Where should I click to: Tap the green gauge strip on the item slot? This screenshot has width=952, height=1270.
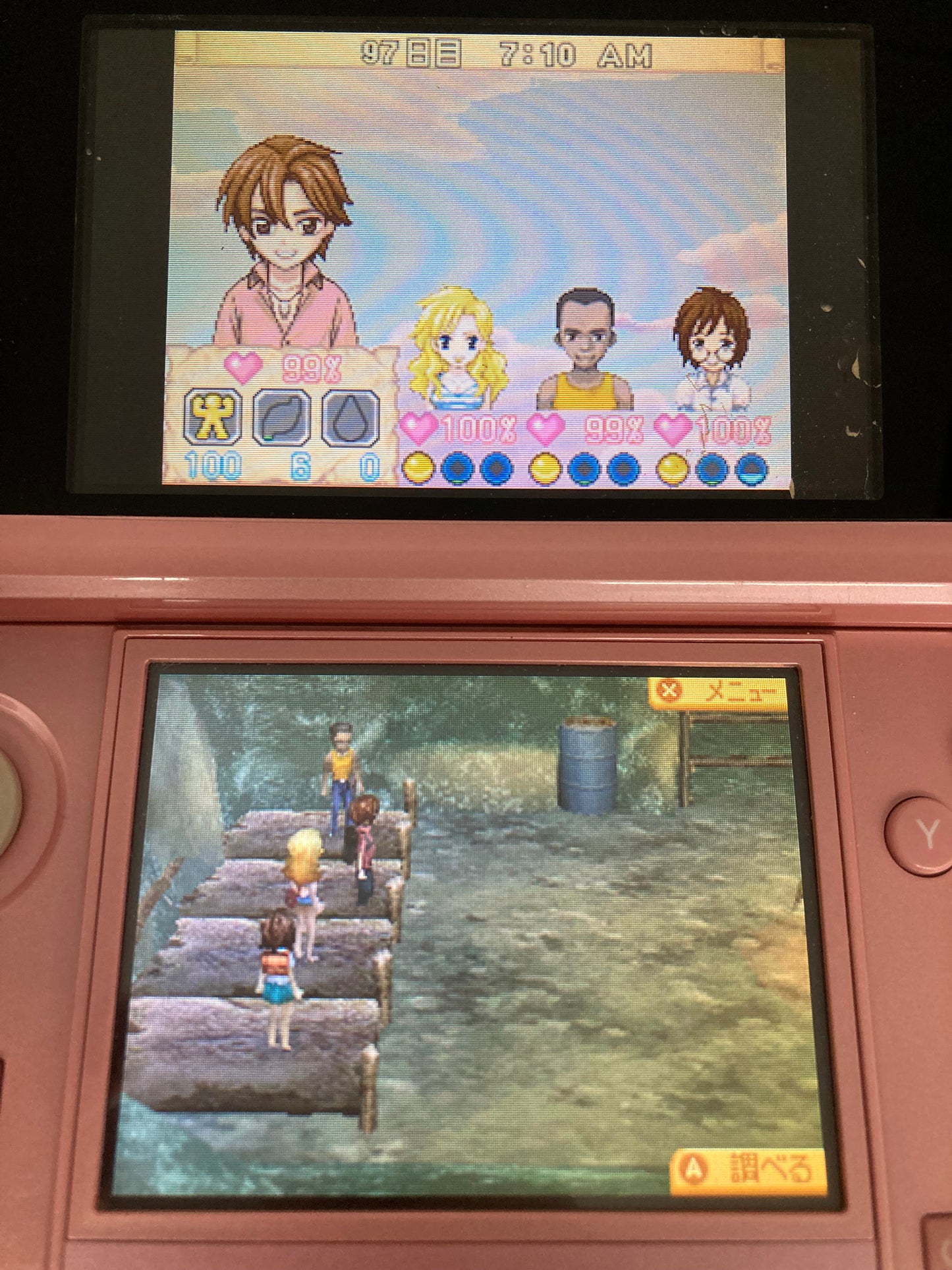pyautogui.click(x=268, y=437)
